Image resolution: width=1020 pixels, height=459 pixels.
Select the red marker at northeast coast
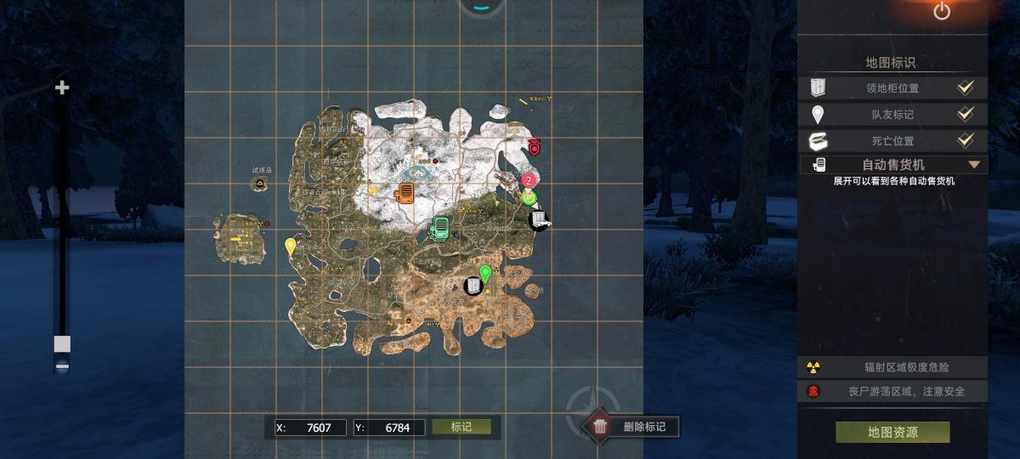[x=534, y=147]
